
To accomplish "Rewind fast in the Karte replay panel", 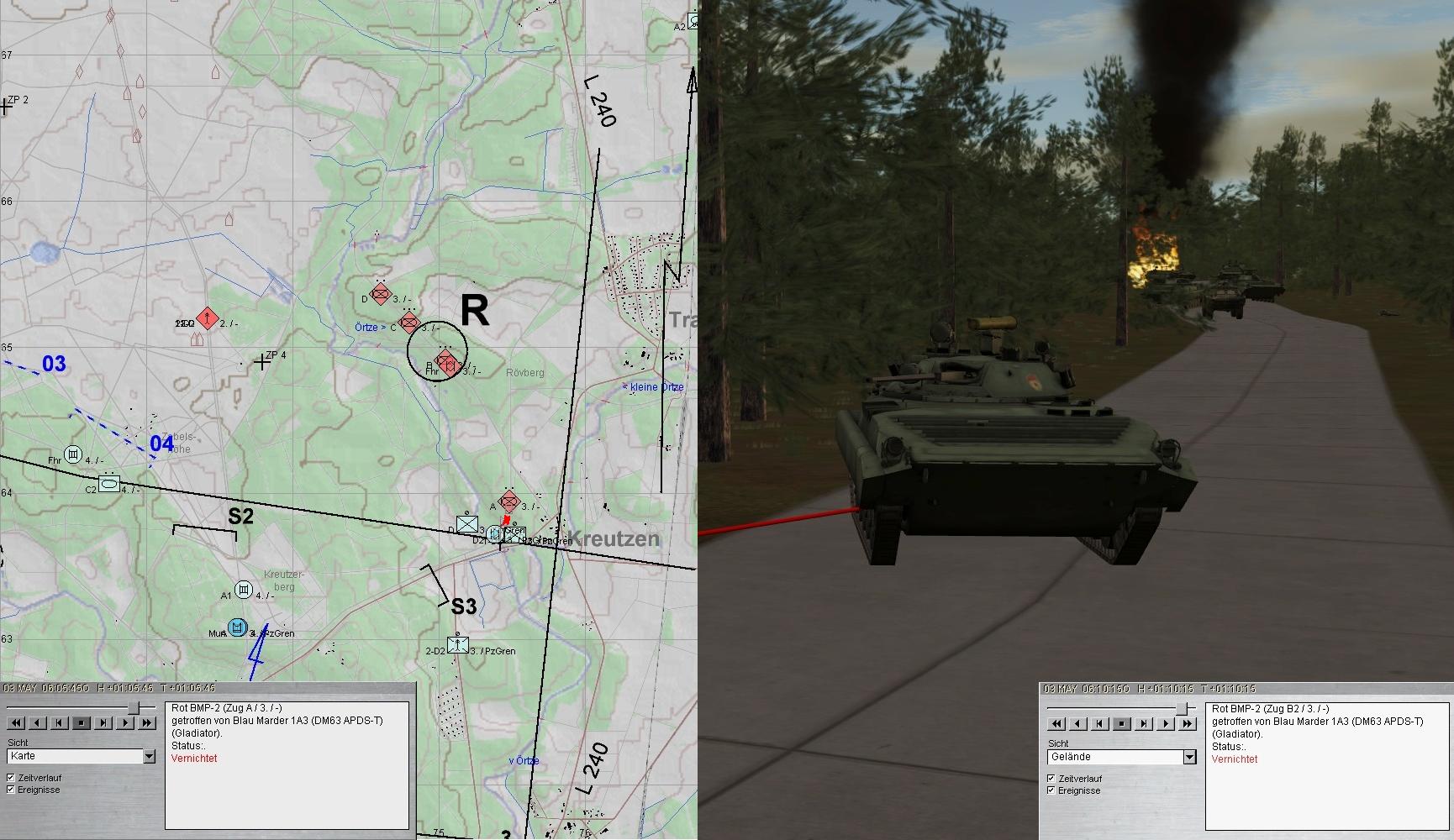I will (16, 722).
